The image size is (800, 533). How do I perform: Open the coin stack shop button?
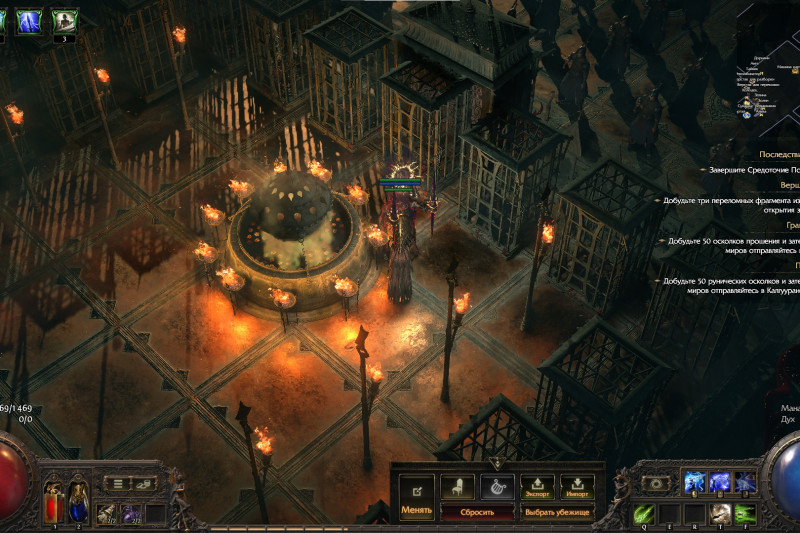pos(145,484)
